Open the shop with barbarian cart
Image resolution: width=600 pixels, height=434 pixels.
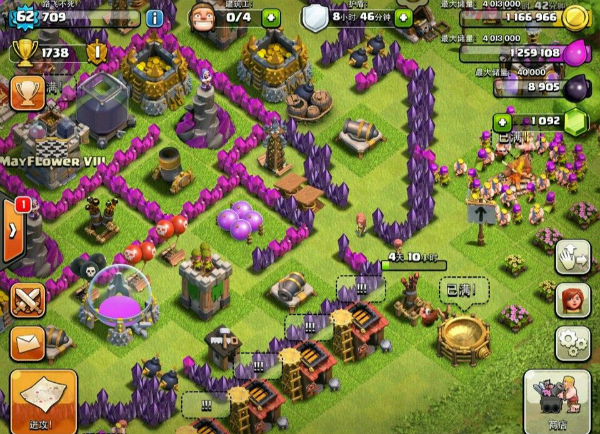pos(559,400)
